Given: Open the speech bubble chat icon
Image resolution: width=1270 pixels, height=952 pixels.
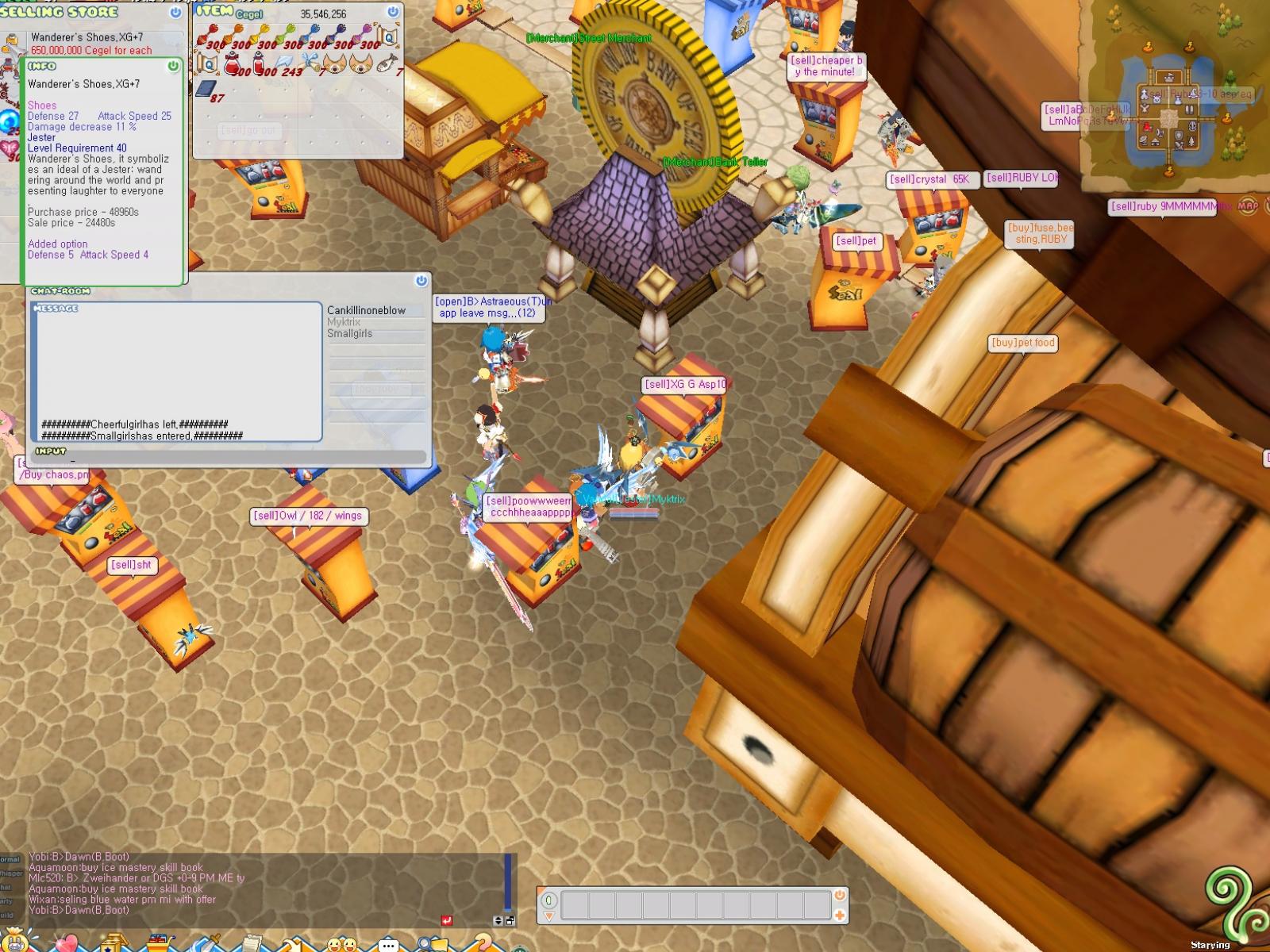Looking at the screenshot, I should click(x=387, y=944).
